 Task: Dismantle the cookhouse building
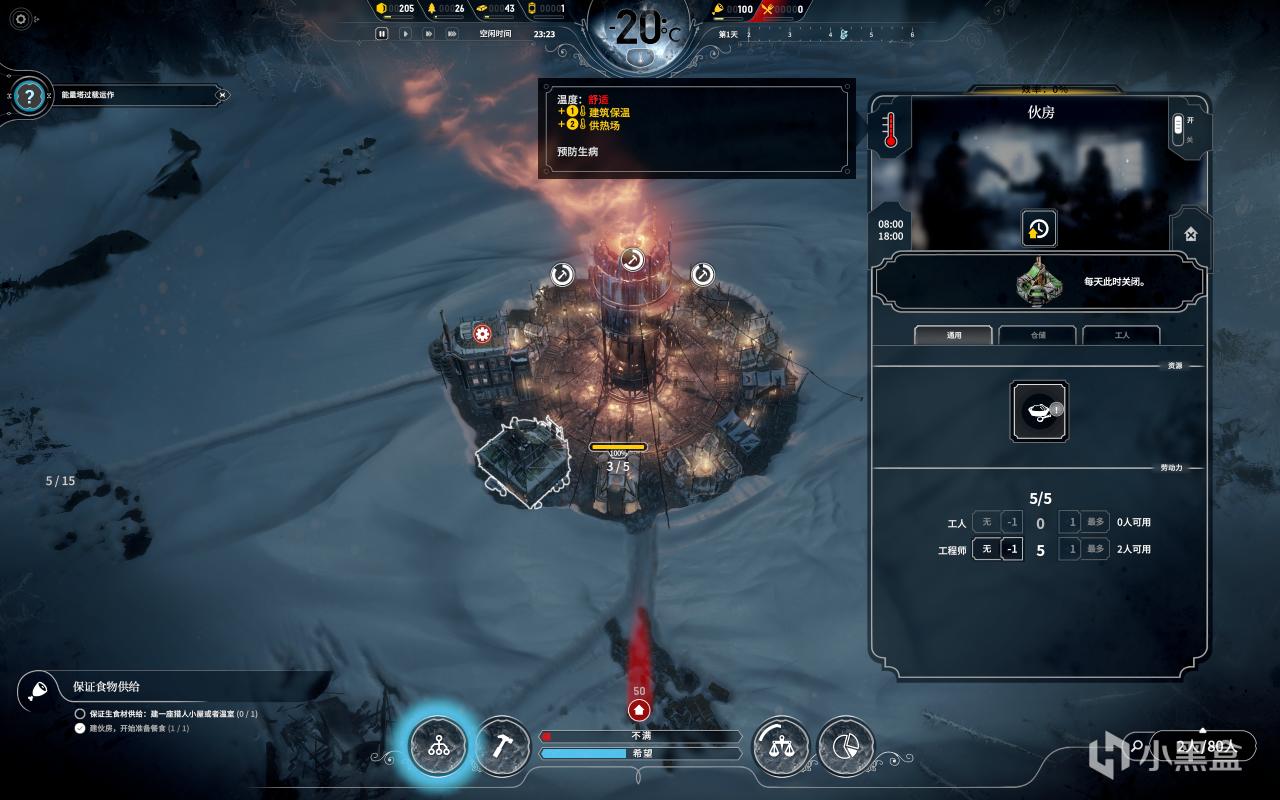1190,234
